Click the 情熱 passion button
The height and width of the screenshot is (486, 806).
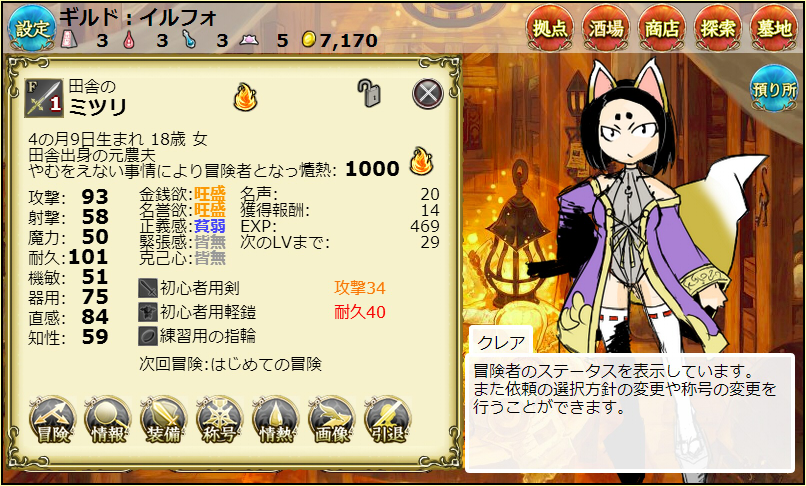pos(276,421)
